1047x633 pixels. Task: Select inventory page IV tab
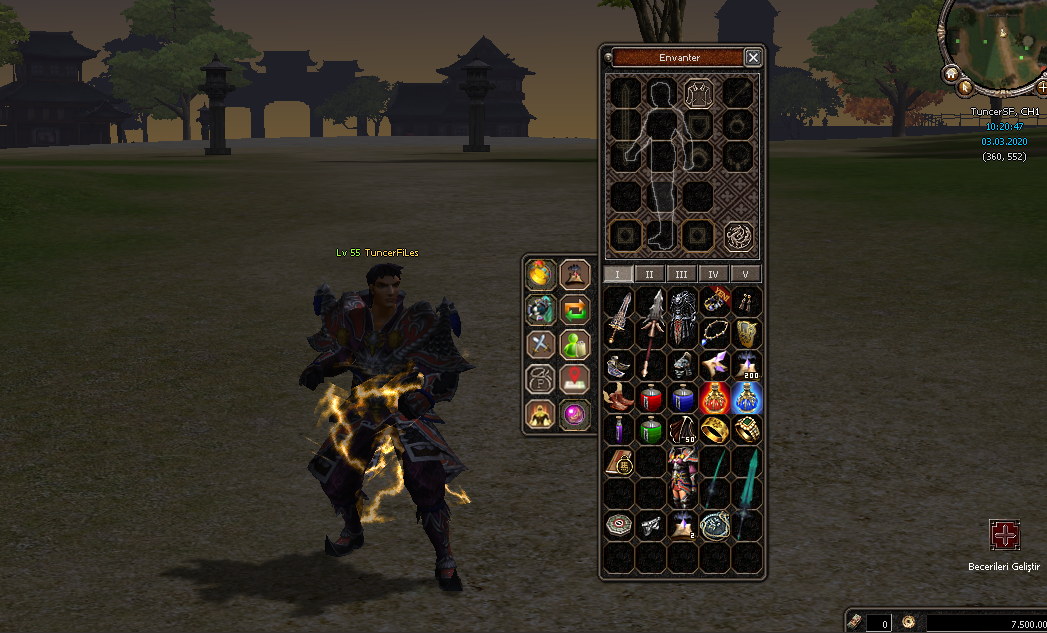point(713,274)
